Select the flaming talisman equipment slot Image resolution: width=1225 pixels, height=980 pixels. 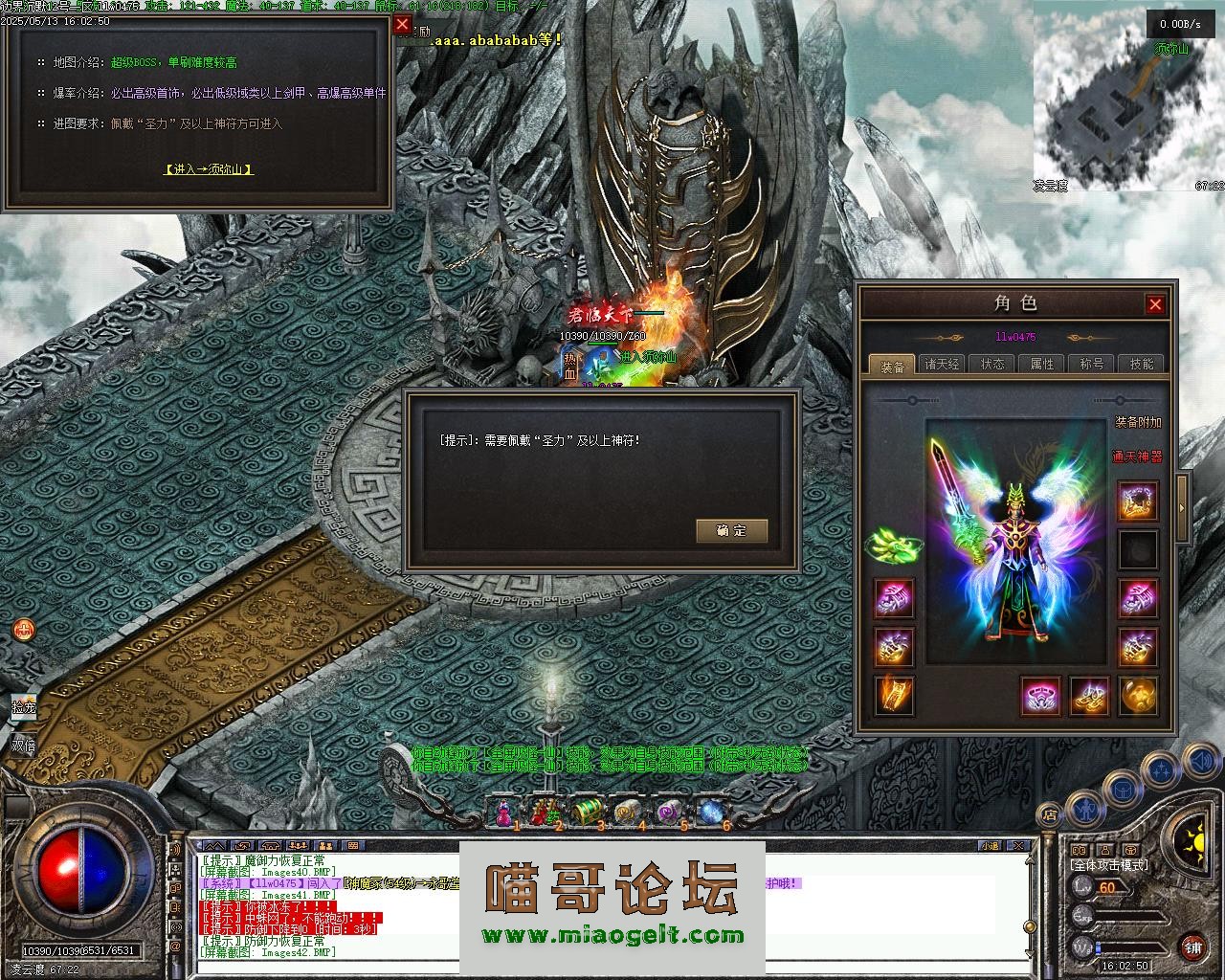click(894, 696)
